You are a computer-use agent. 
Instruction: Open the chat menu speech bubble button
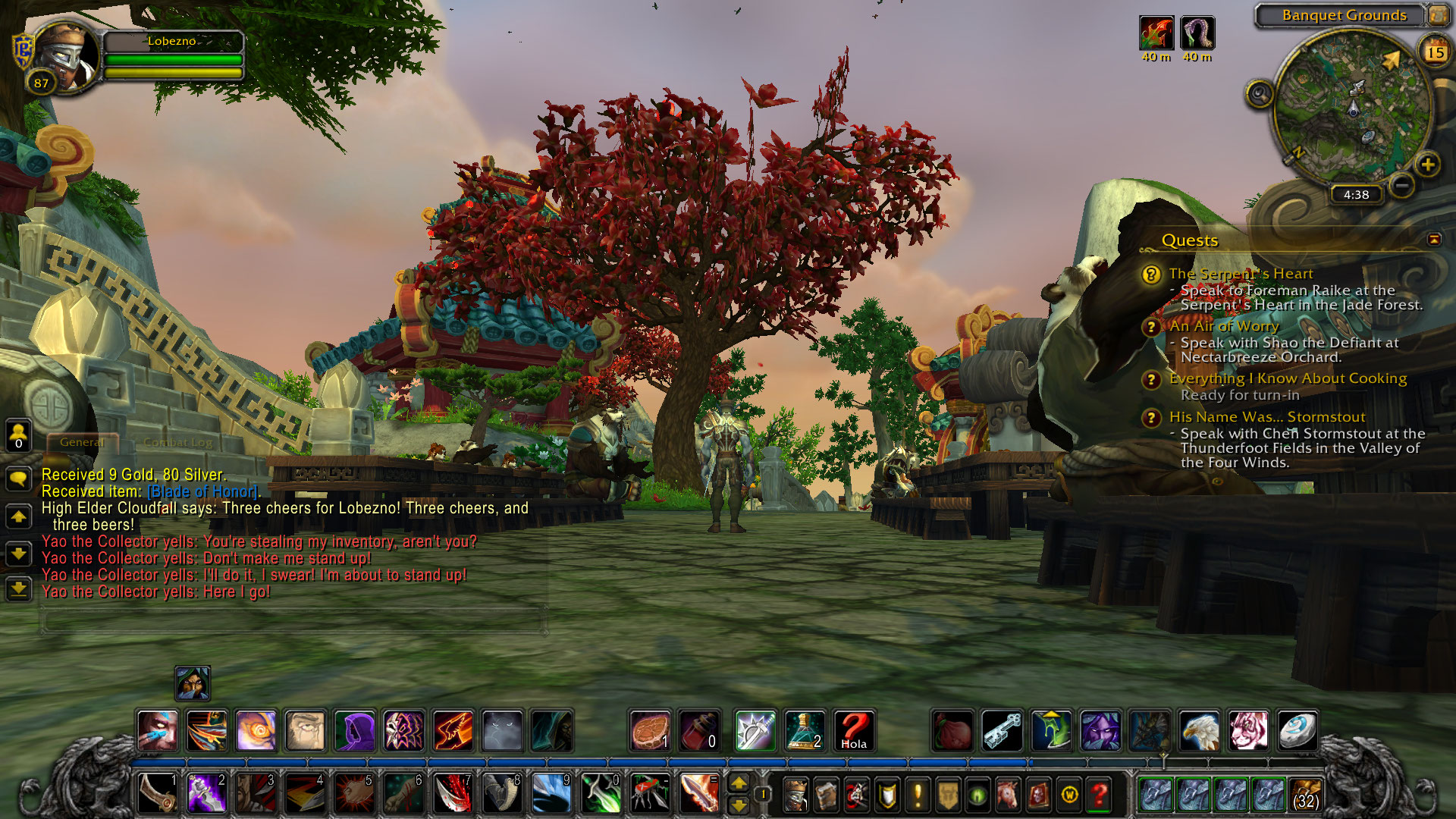(x=18, y=479)
